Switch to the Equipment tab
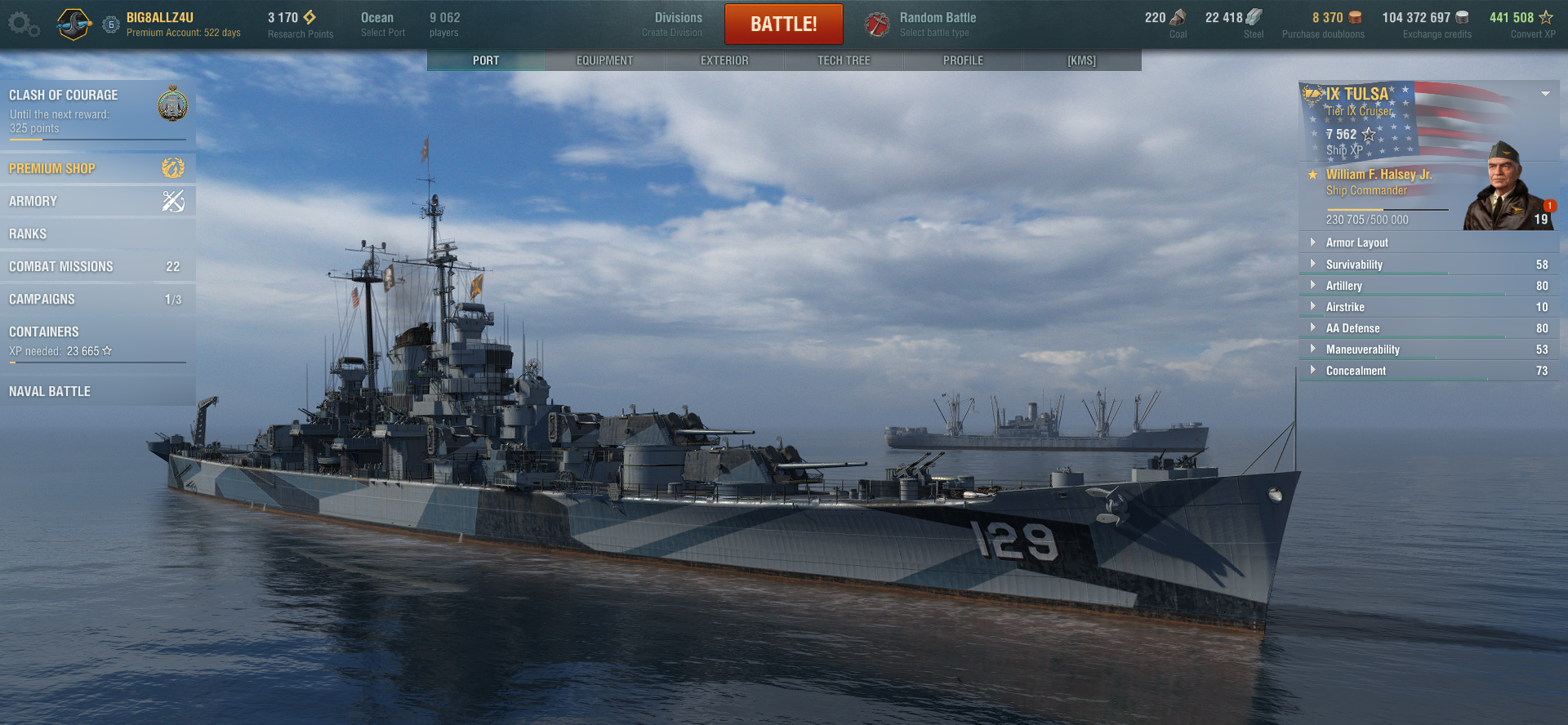This screenshot has height=725, width=1568. point(604,60)
